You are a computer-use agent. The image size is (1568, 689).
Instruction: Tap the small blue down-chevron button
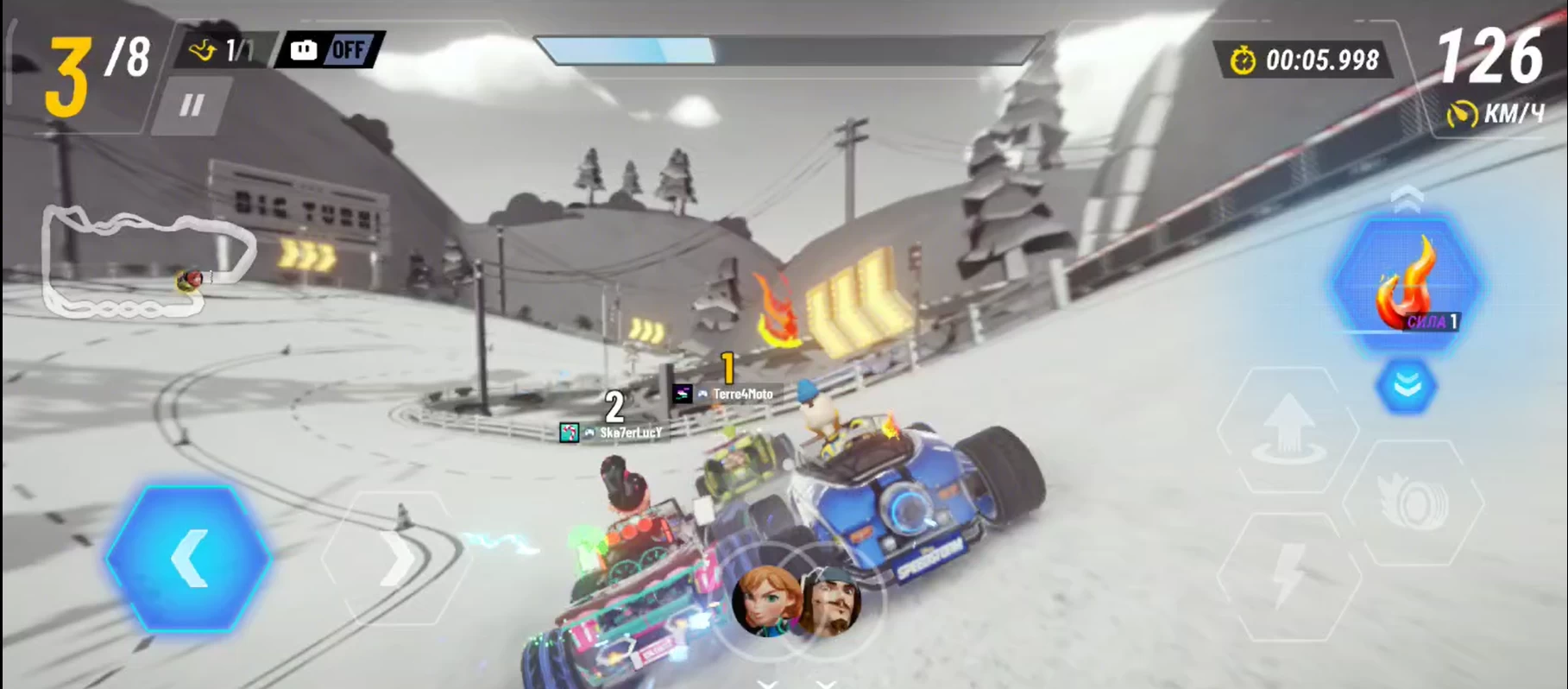[x=1406, y=386]
